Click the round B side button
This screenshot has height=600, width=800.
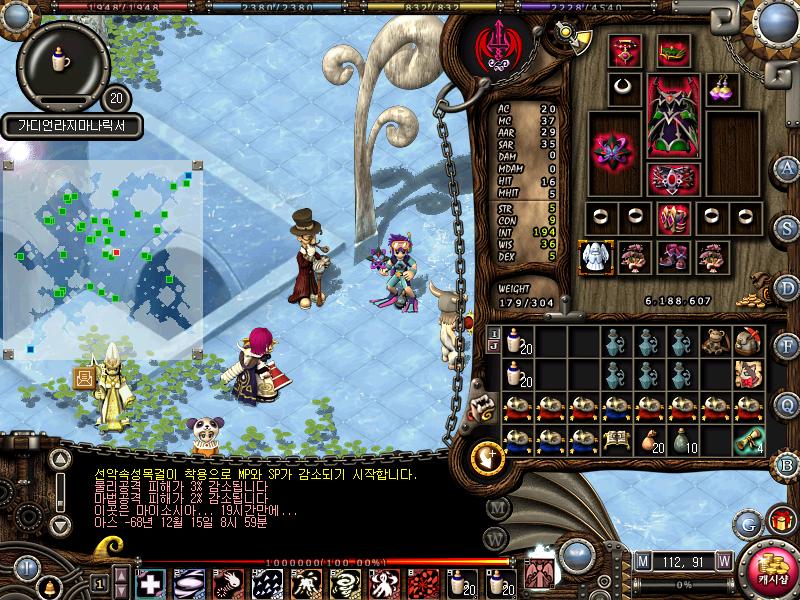(x=788, y=464)
